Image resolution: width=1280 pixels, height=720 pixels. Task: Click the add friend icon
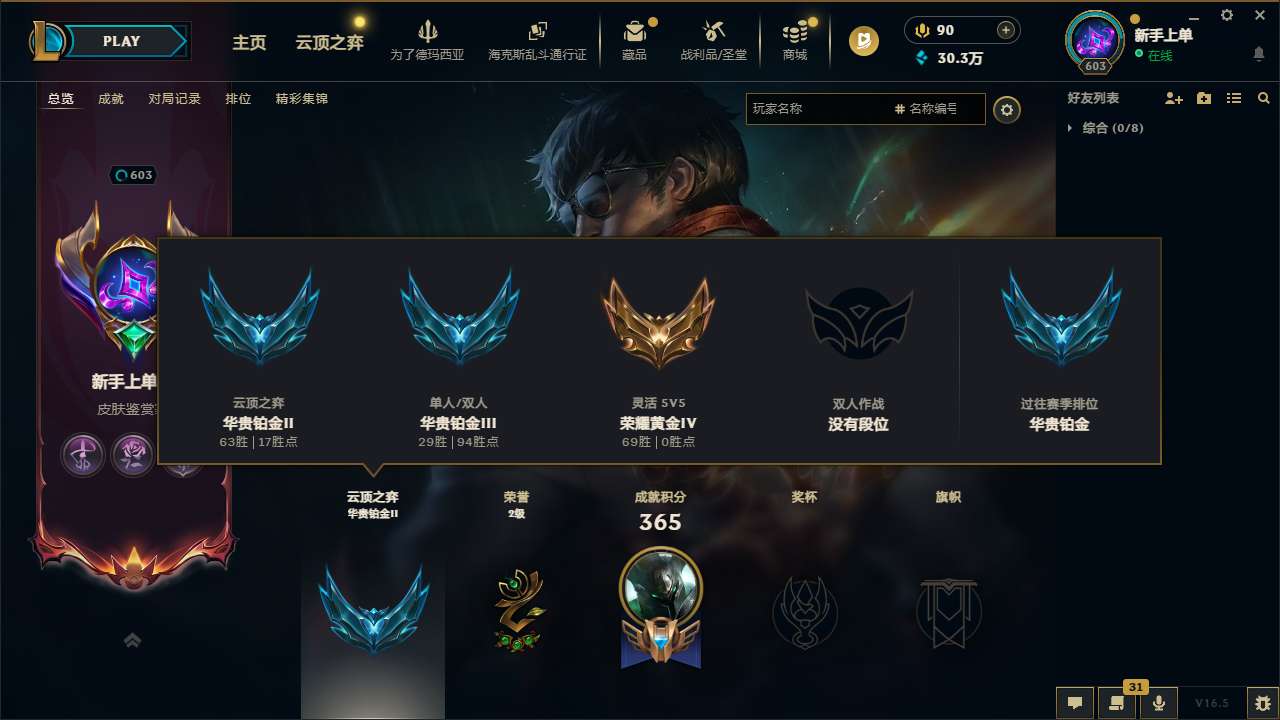[1172, 98]
